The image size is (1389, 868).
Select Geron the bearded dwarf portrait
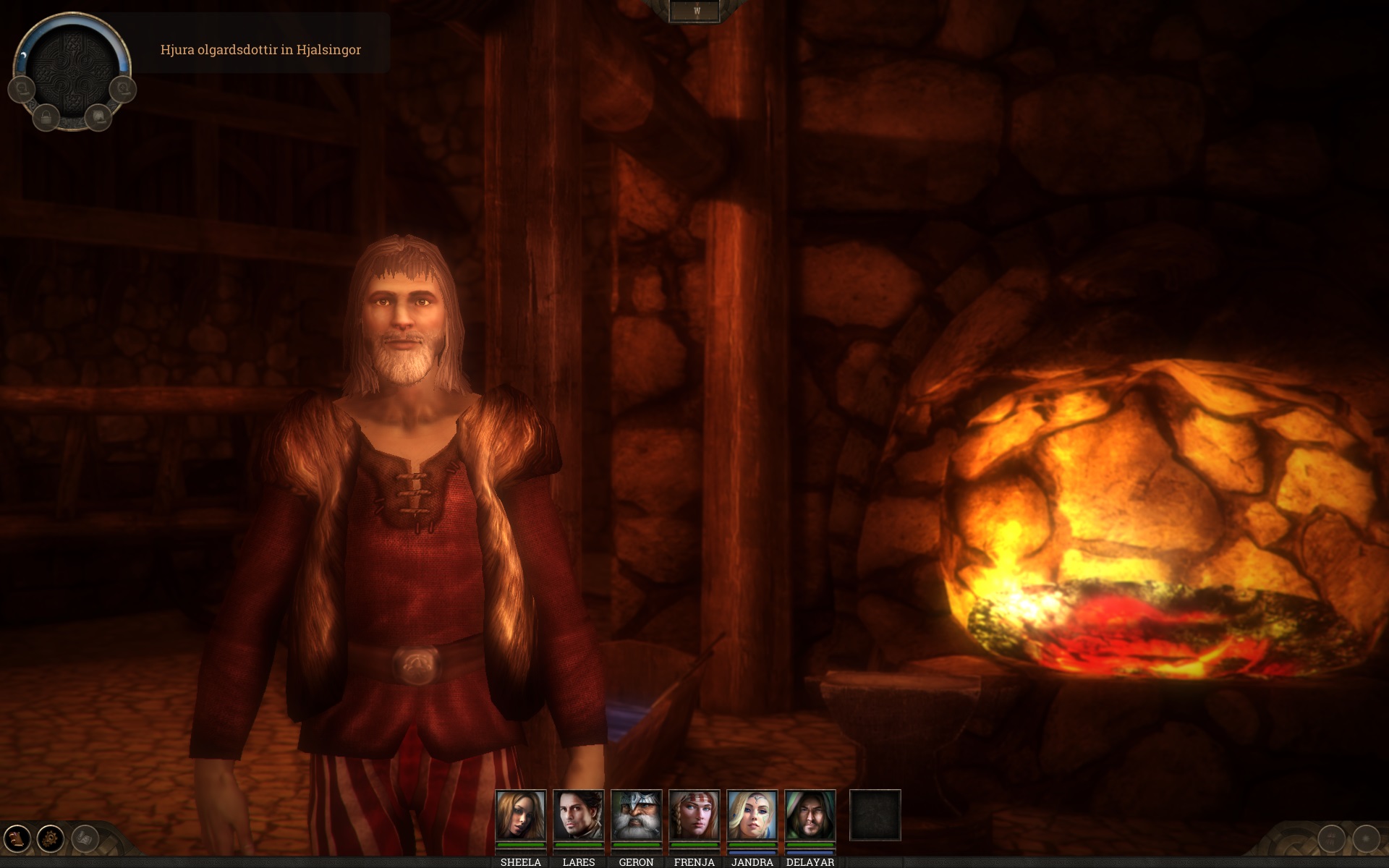[636, 815]
